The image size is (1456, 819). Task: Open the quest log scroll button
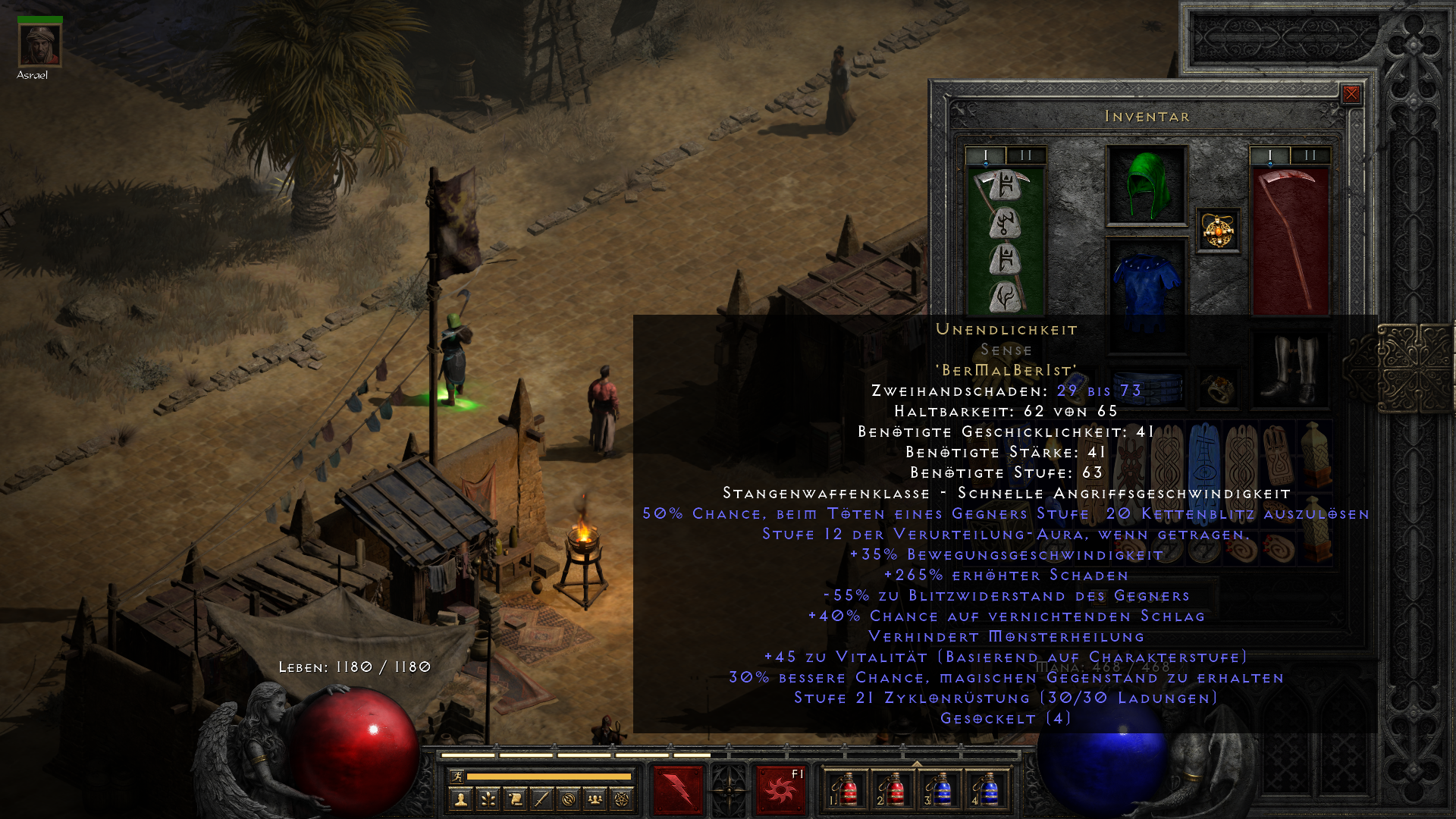[515, 799]
